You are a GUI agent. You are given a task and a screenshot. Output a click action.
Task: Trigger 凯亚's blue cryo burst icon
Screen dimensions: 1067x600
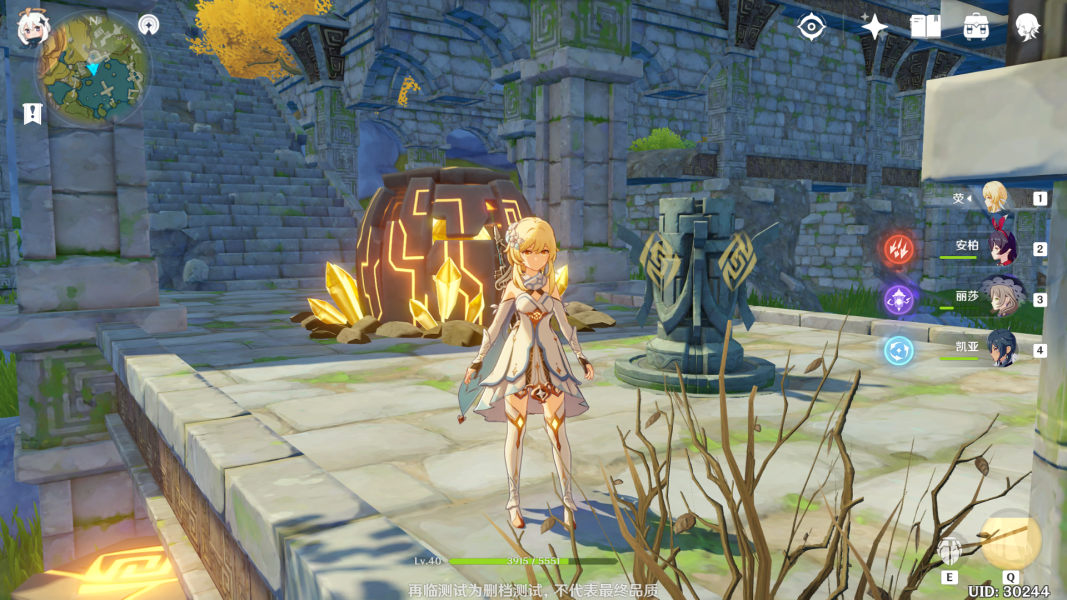coord(898,350)
